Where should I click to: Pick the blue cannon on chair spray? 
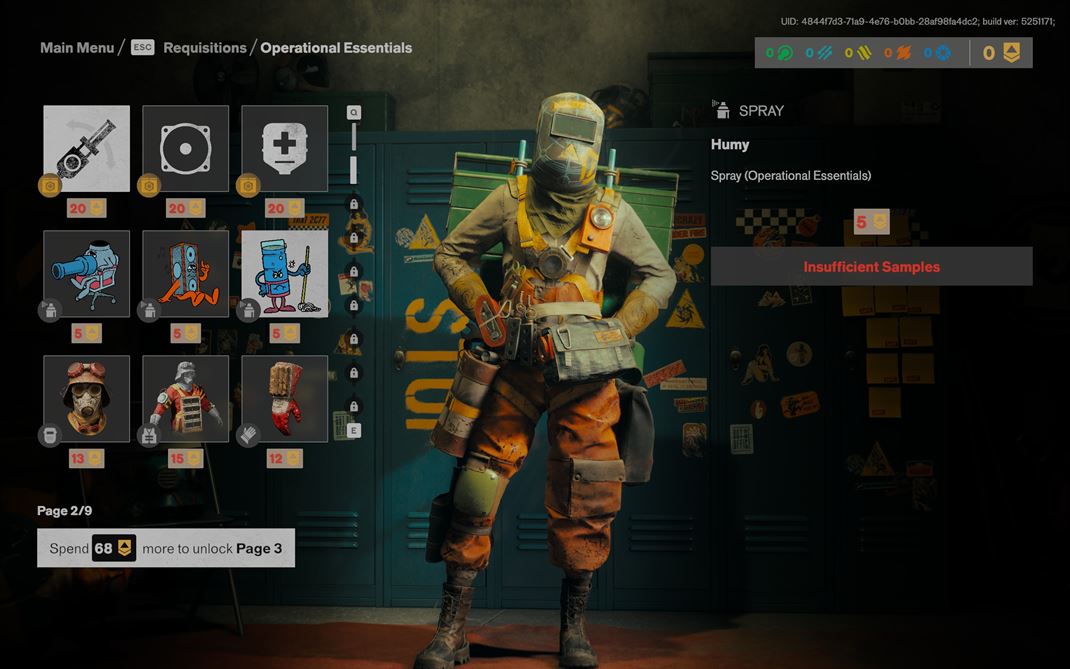point(87,274)
